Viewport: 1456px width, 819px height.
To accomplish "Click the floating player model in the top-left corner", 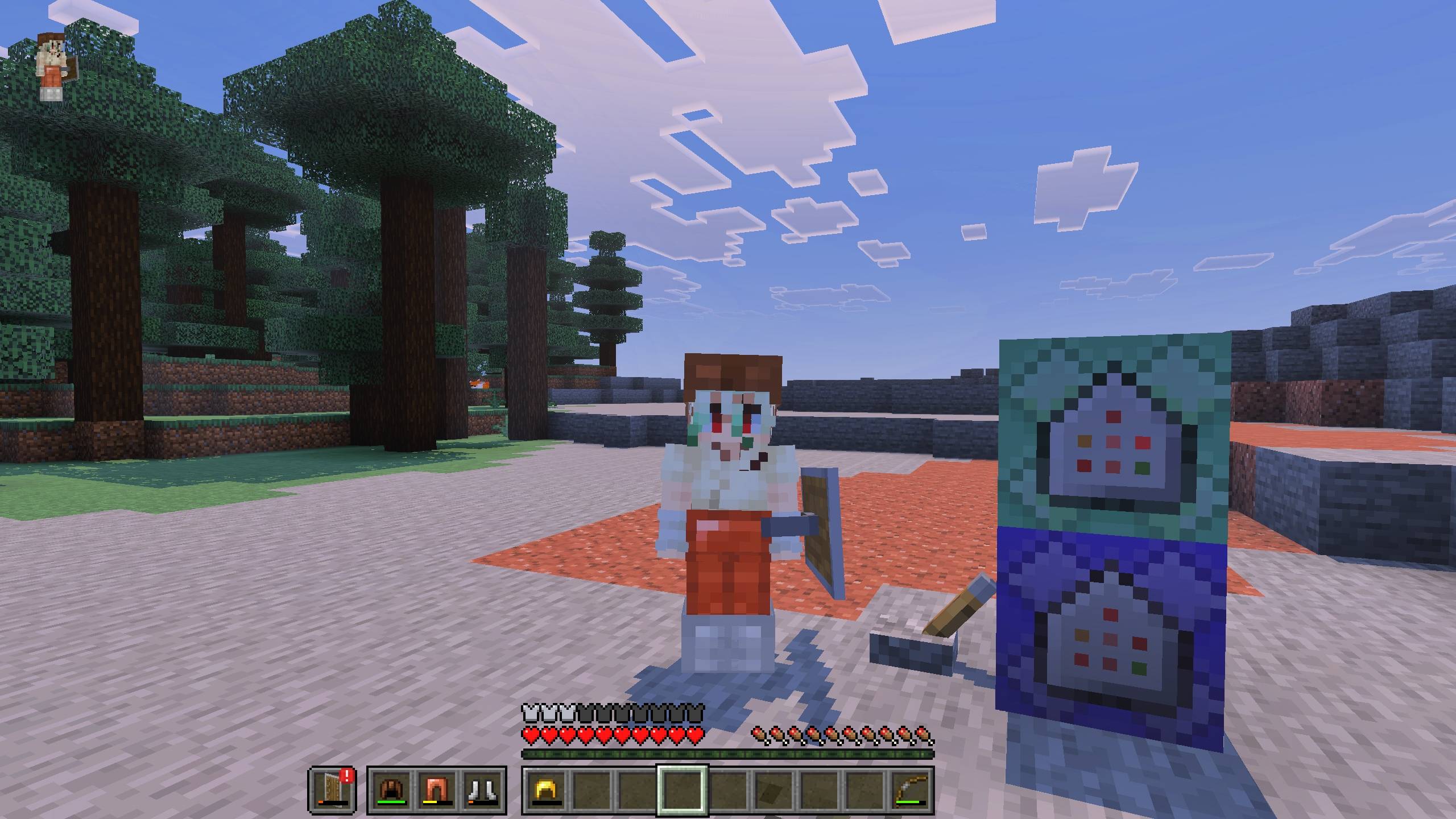I will [x=51, y=65].
